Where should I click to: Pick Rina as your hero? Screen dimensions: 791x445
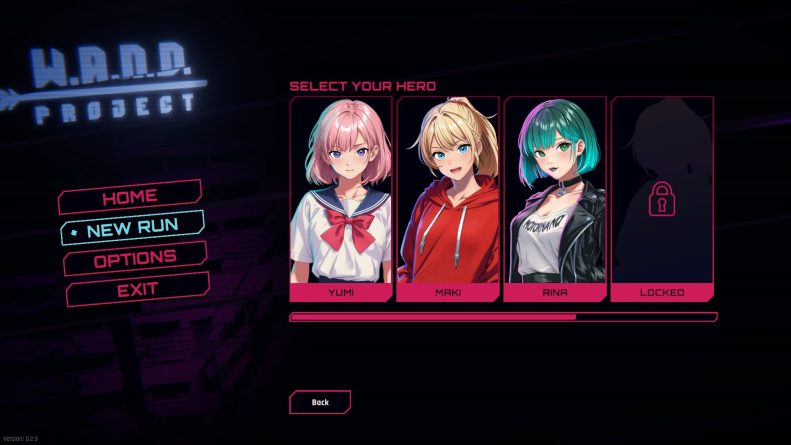[555, 199]
